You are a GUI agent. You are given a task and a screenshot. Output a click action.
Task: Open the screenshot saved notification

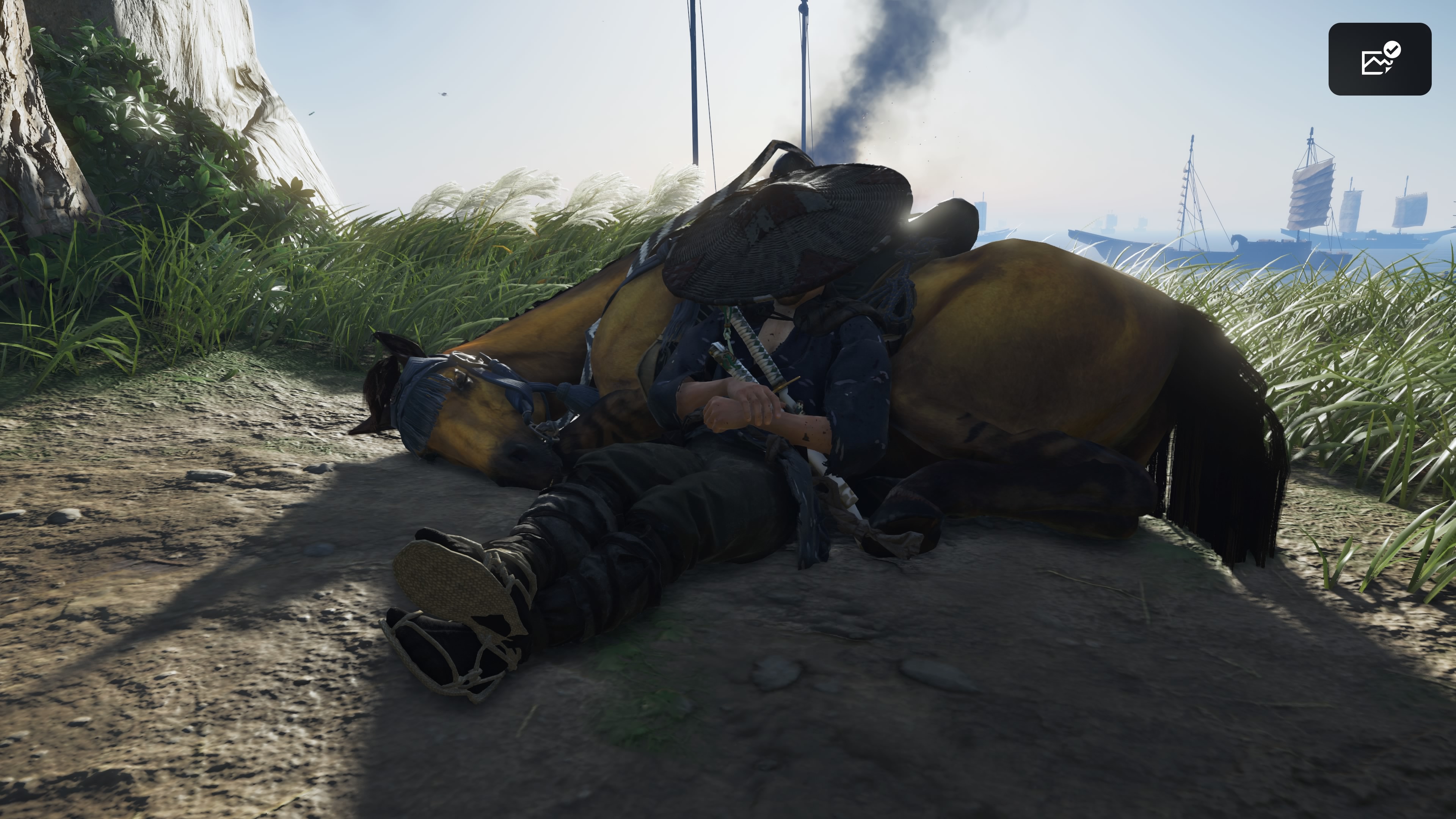click(x=1379, y=59)
